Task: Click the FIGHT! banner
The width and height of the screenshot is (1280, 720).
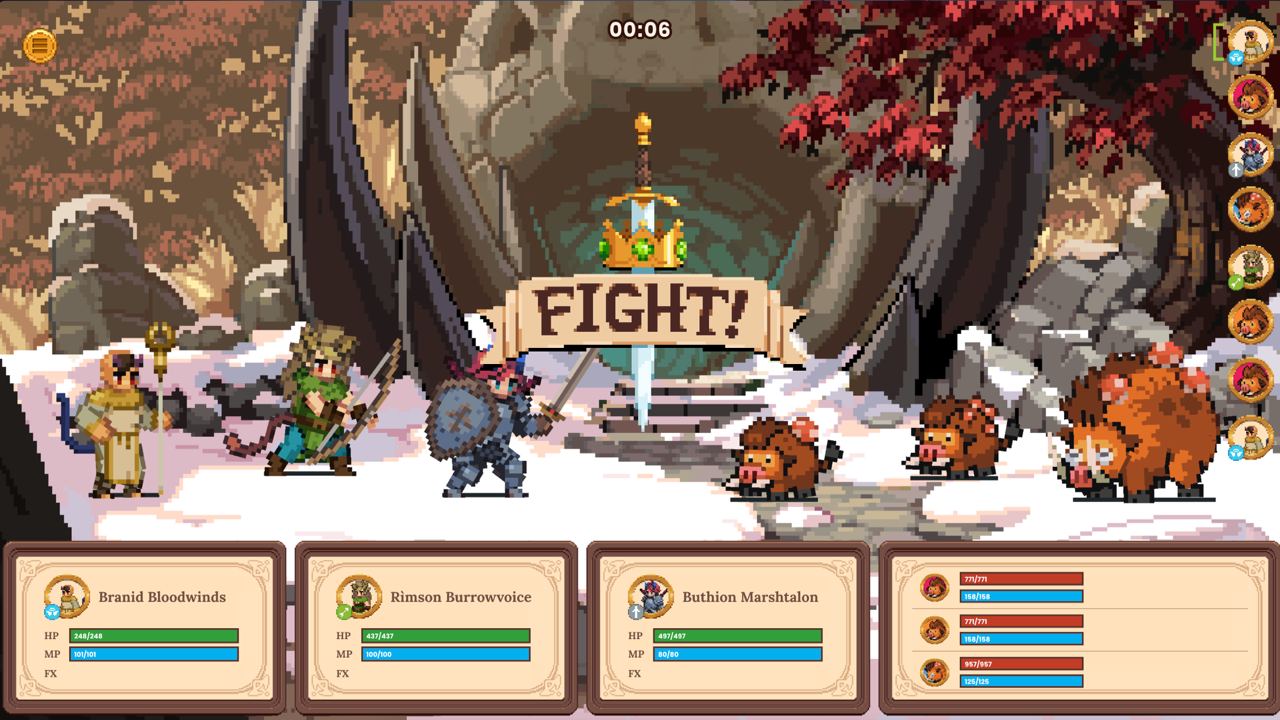Action: click(641, 310)
